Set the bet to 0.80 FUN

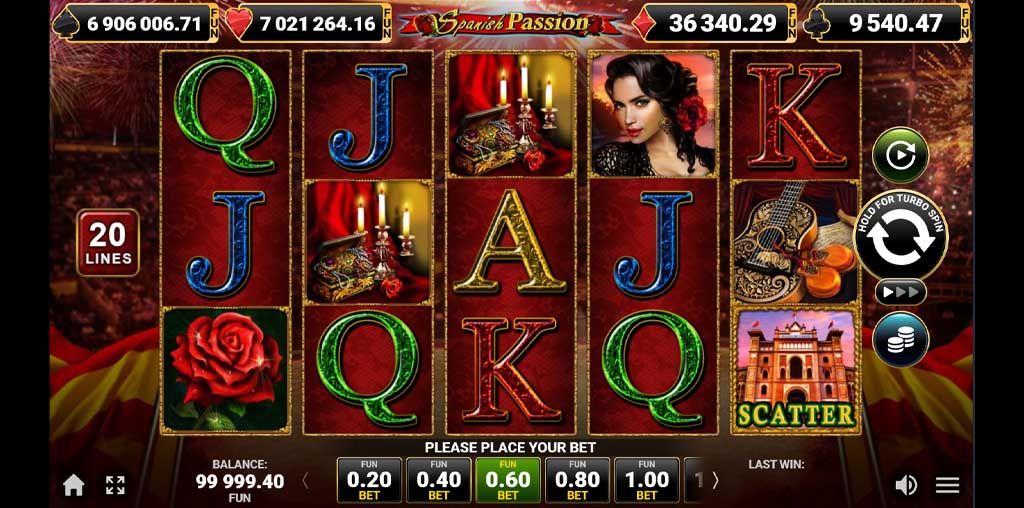577,480
